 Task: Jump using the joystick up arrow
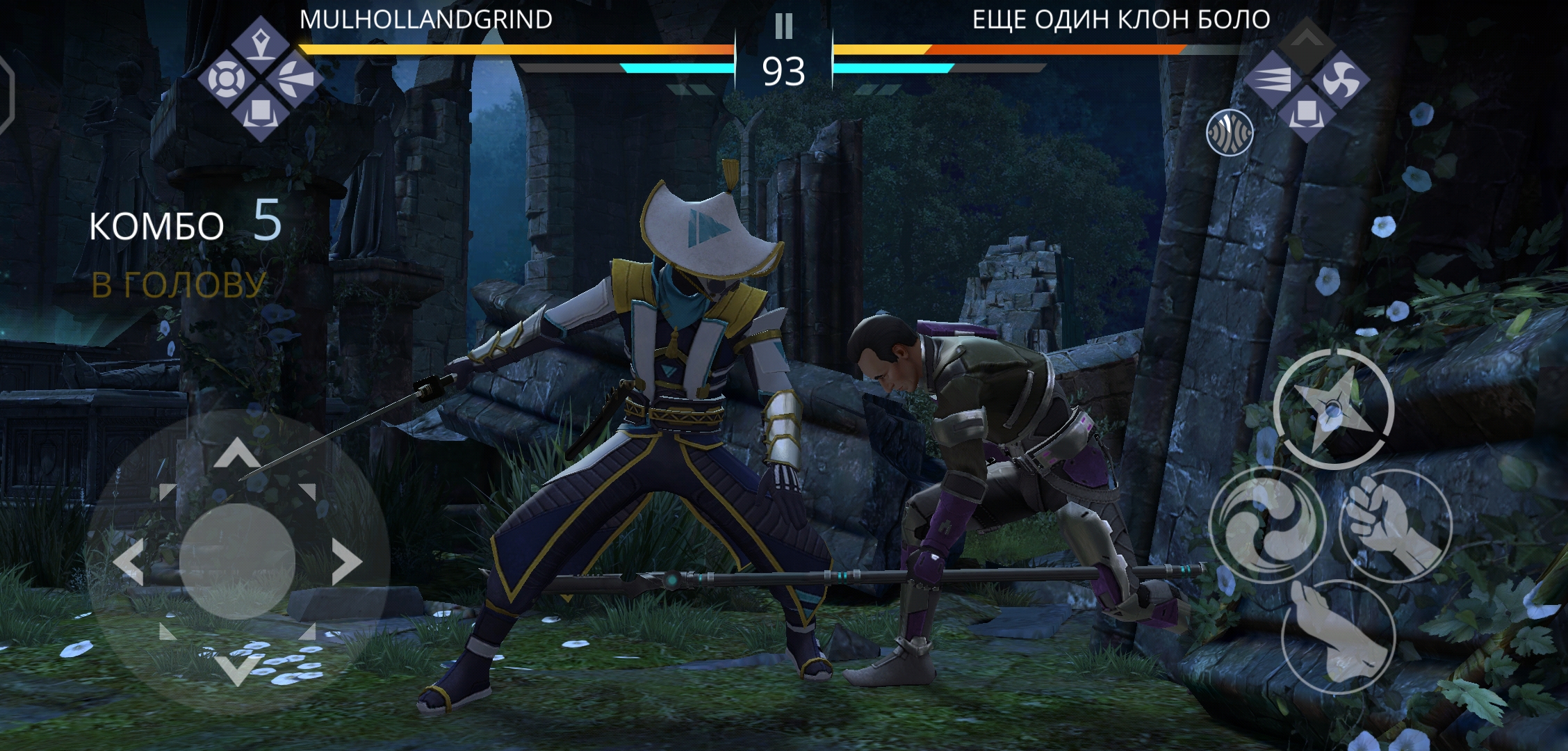tap(237, 452)
